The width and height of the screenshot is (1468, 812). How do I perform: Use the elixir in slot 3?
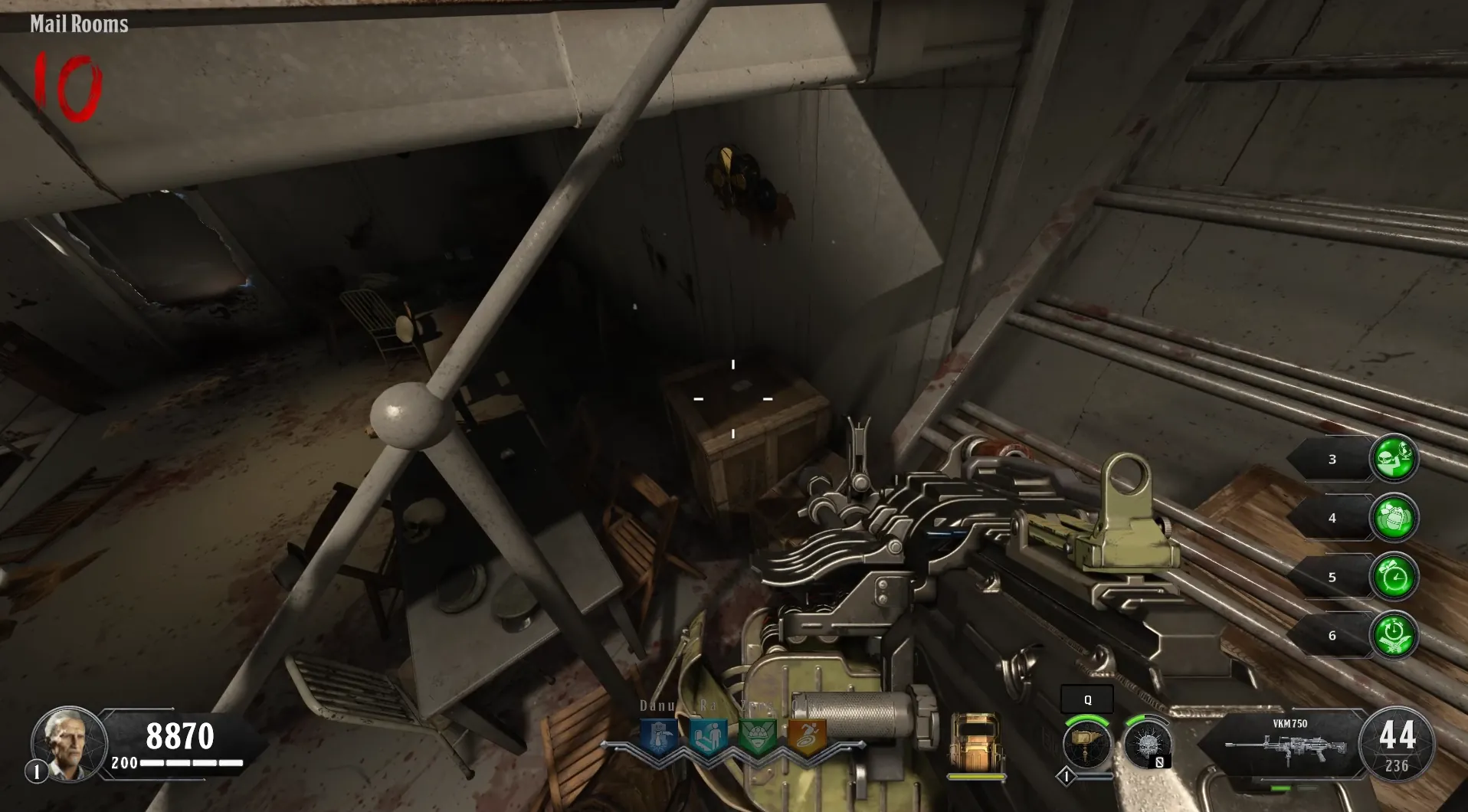pyautogui.click(x=1394, y=459)
